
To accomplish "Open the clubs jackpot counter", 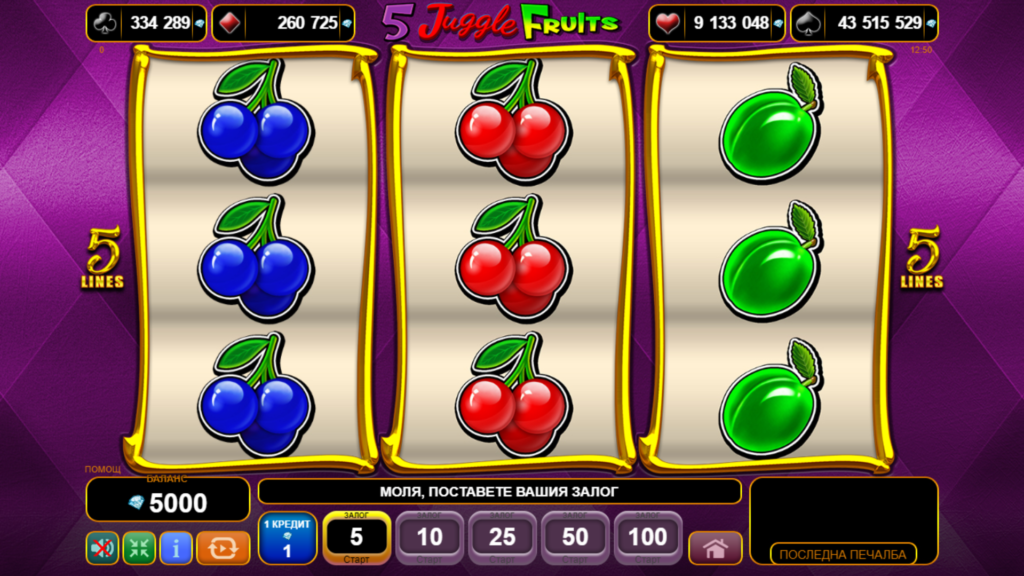I will (x=147, y=23).
